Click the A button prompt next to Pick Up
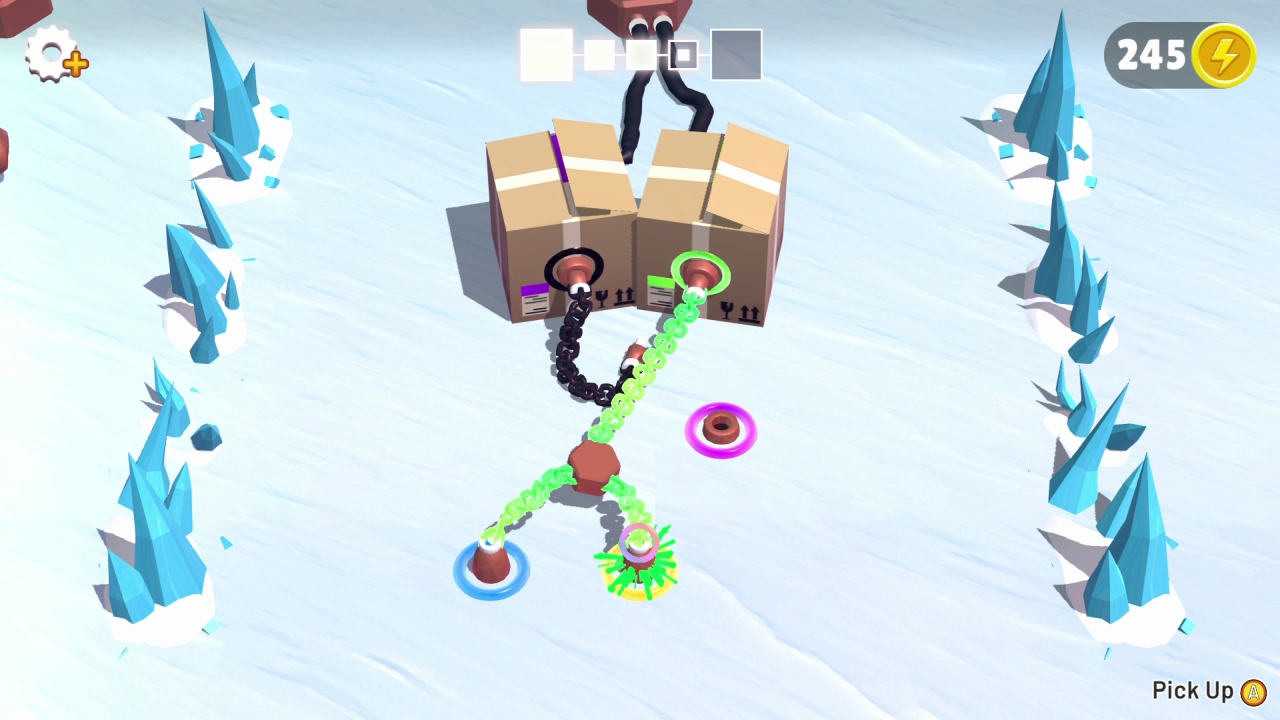 tap(1251, 690)
